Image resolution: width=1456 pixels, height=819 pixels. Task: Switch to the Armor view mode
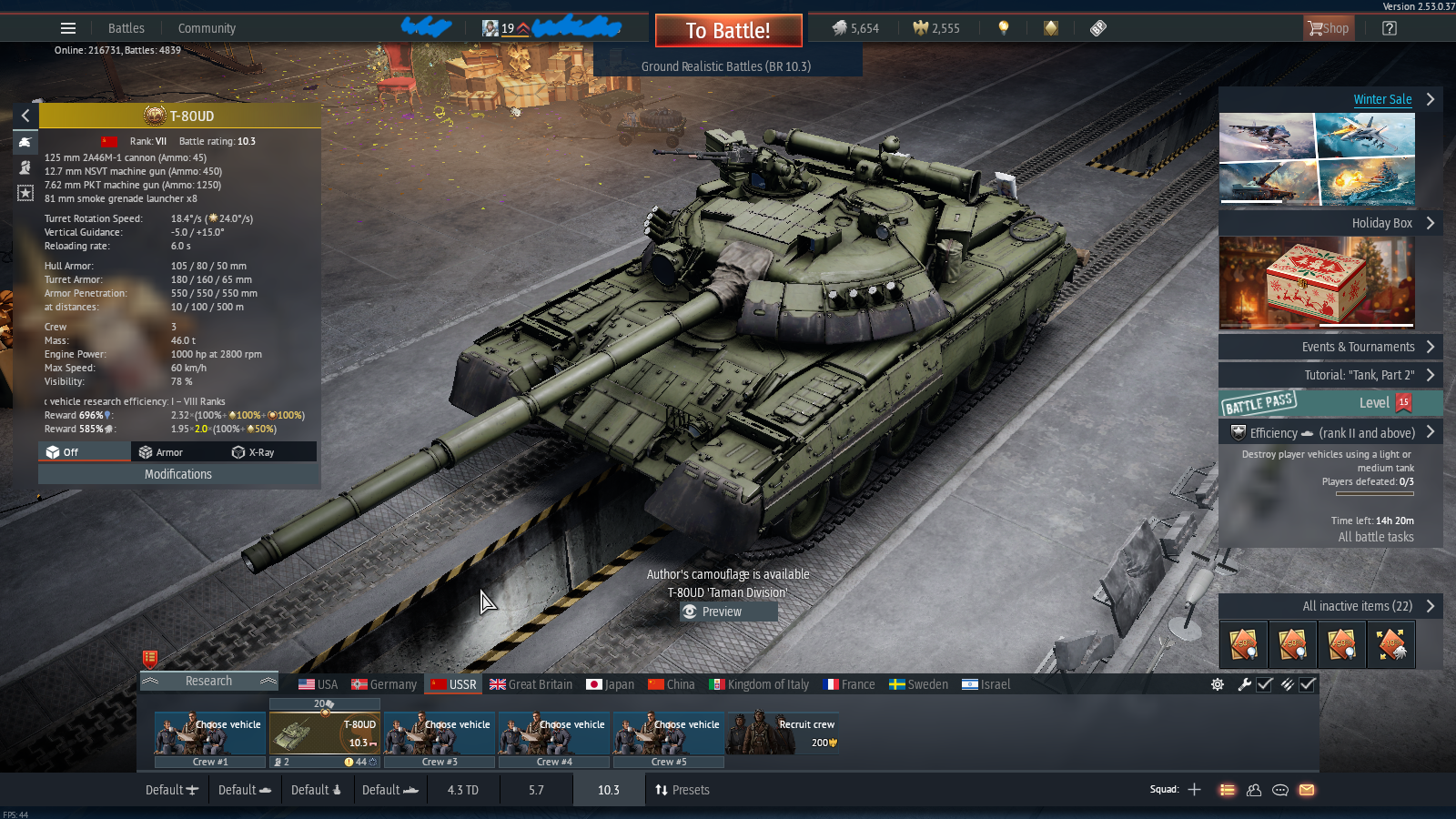[x=161, y=452]
